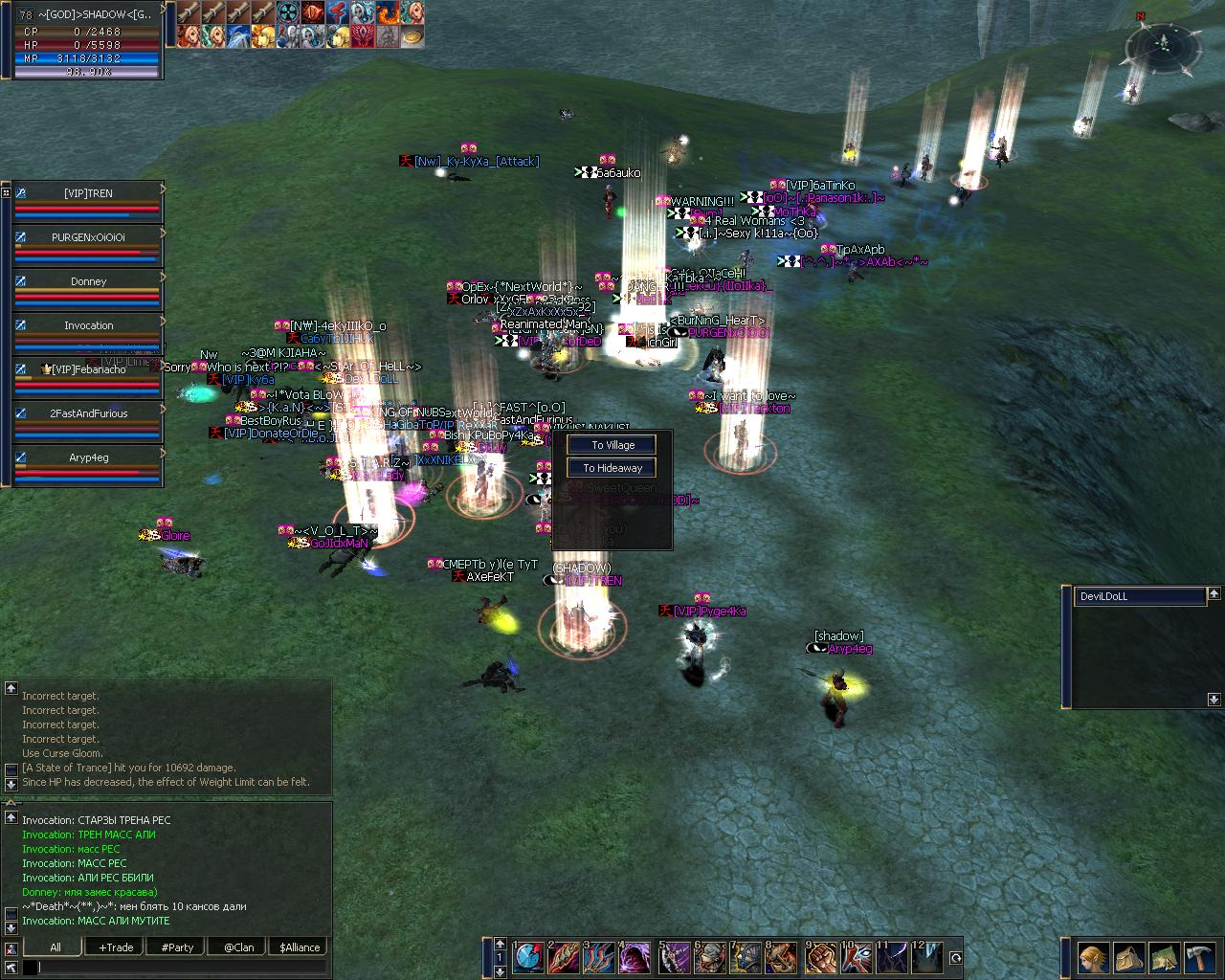Choose the To Village respawn option
This screenshot has height=980, width=1225.
click(x=612, y=445)
